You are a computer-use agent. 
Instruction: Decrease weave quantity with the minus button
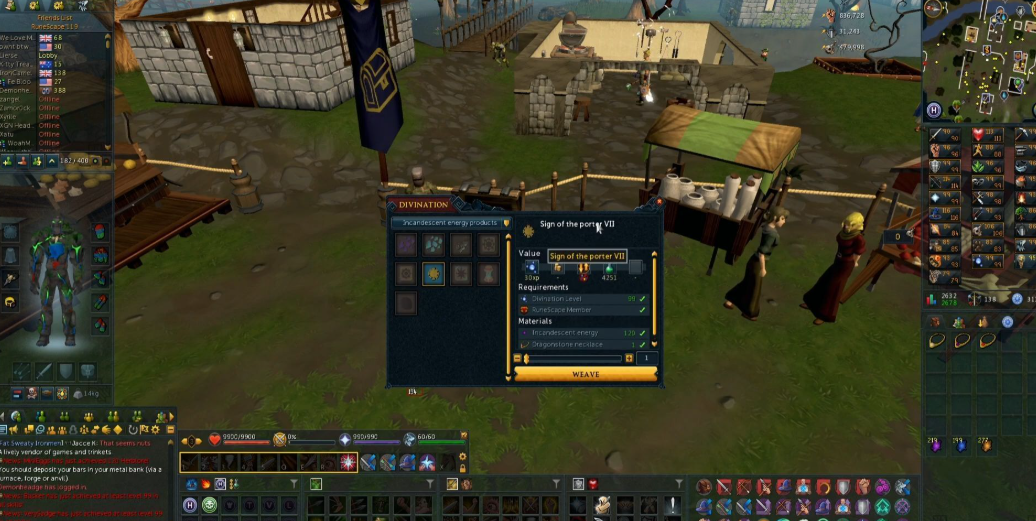[x=518, y=358]
